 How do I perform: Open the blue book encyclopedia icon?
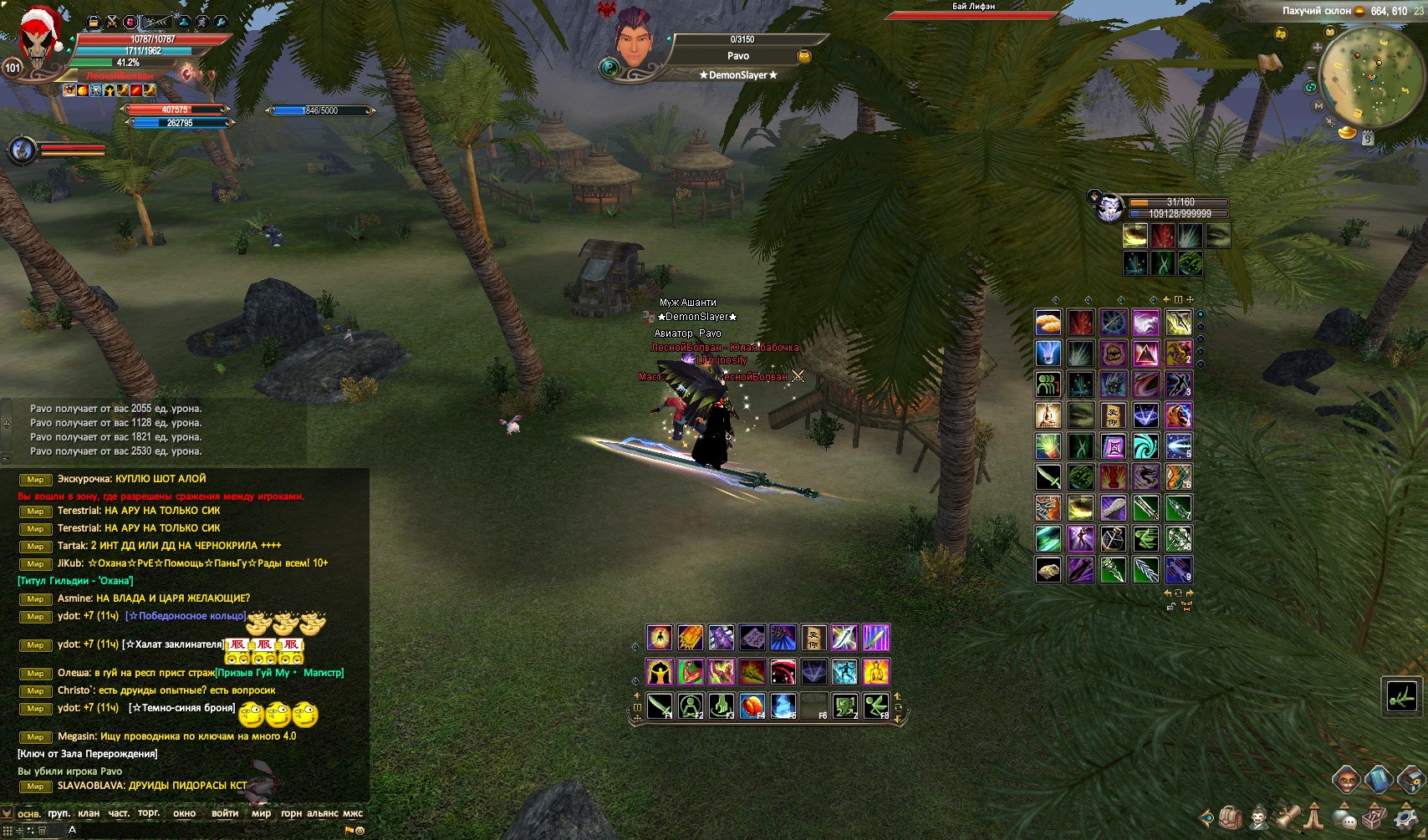tap(1378, 780)
